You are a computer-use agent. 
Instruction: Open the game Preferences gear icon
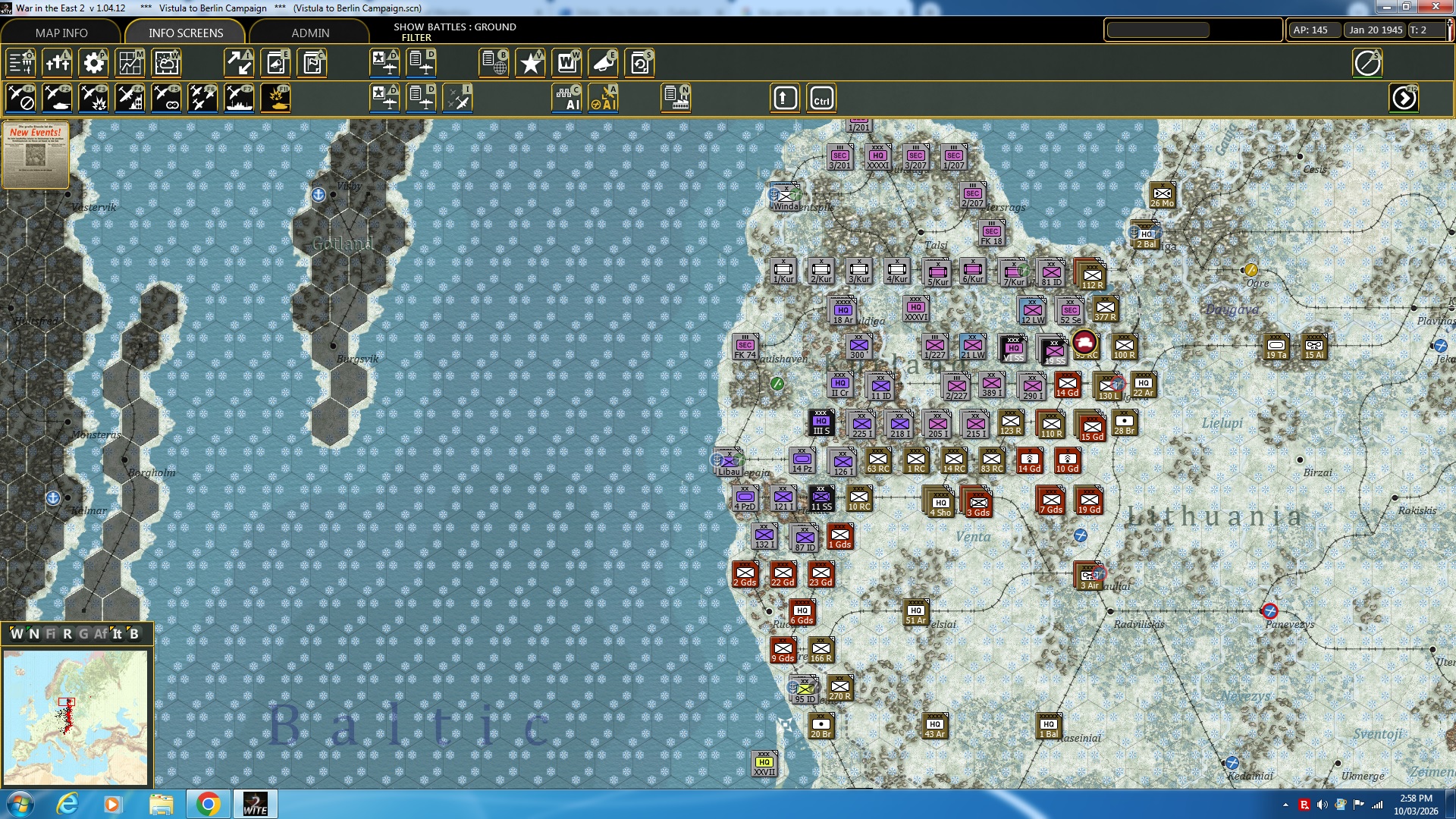point(93,63)
